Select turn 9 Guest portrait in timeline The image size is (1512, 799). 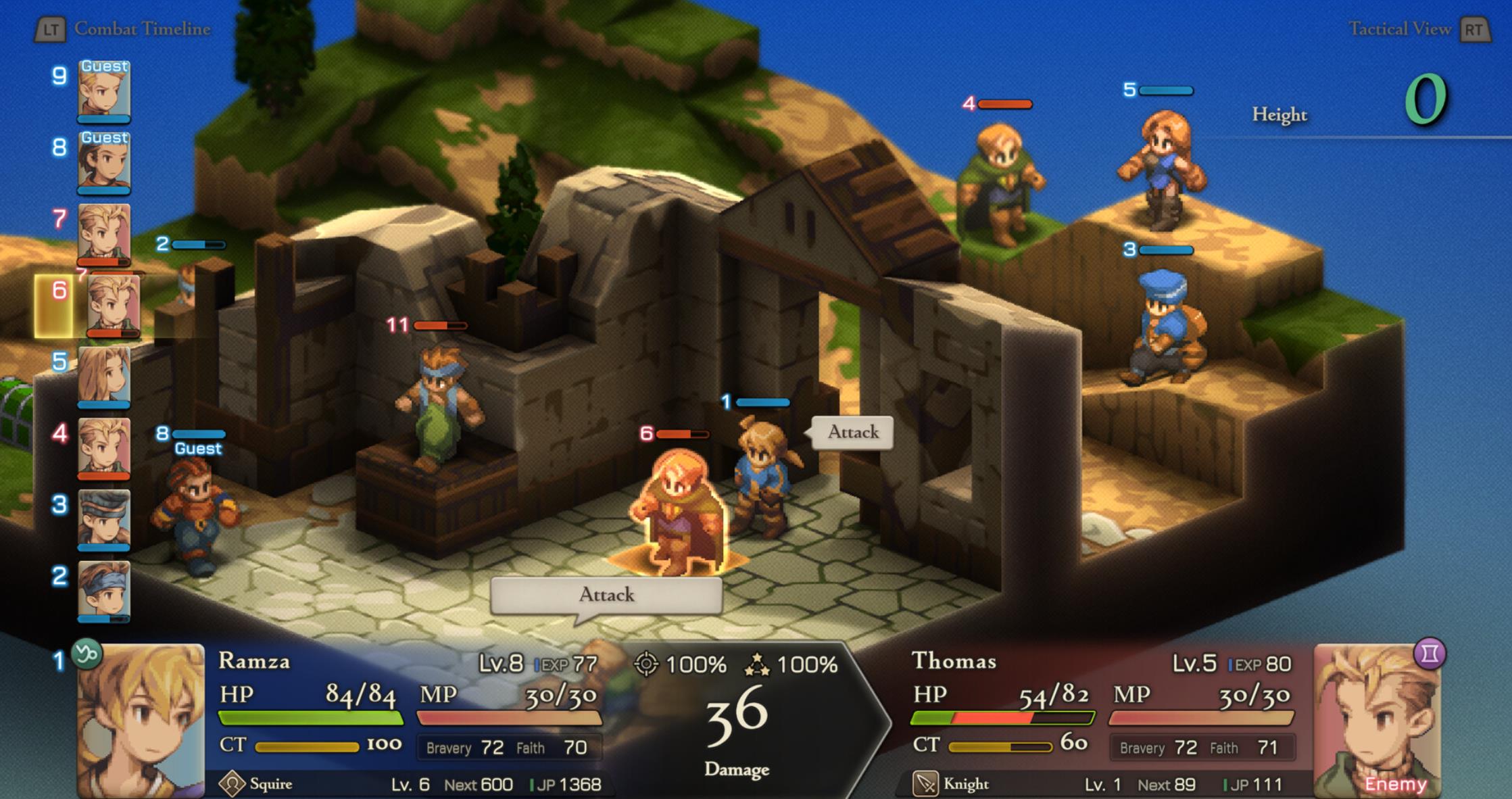(x=104, y=90)
